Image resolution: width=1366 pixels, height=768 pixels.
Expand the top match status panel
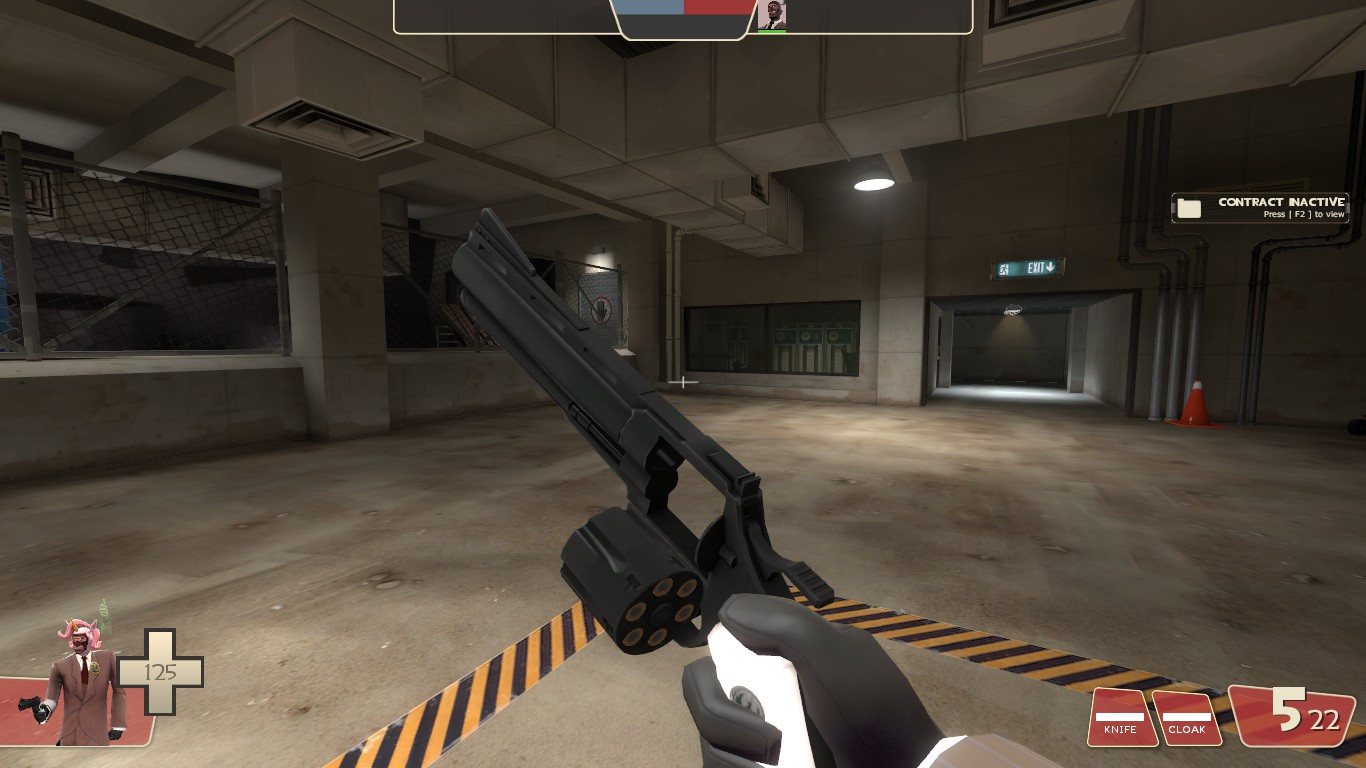(x=682, y=19)
